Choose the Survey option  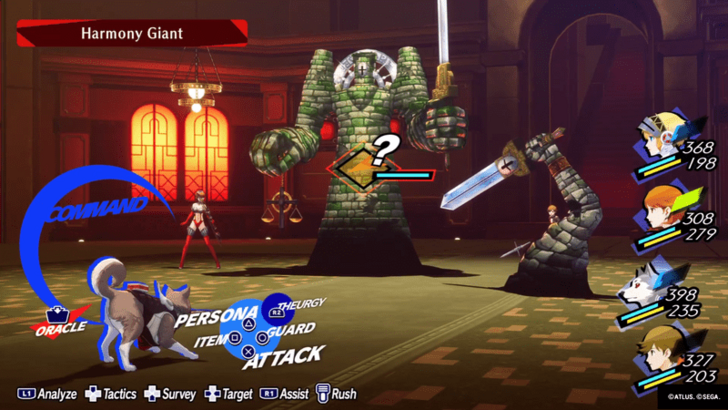pyautogui.click(x=171, y=394)
